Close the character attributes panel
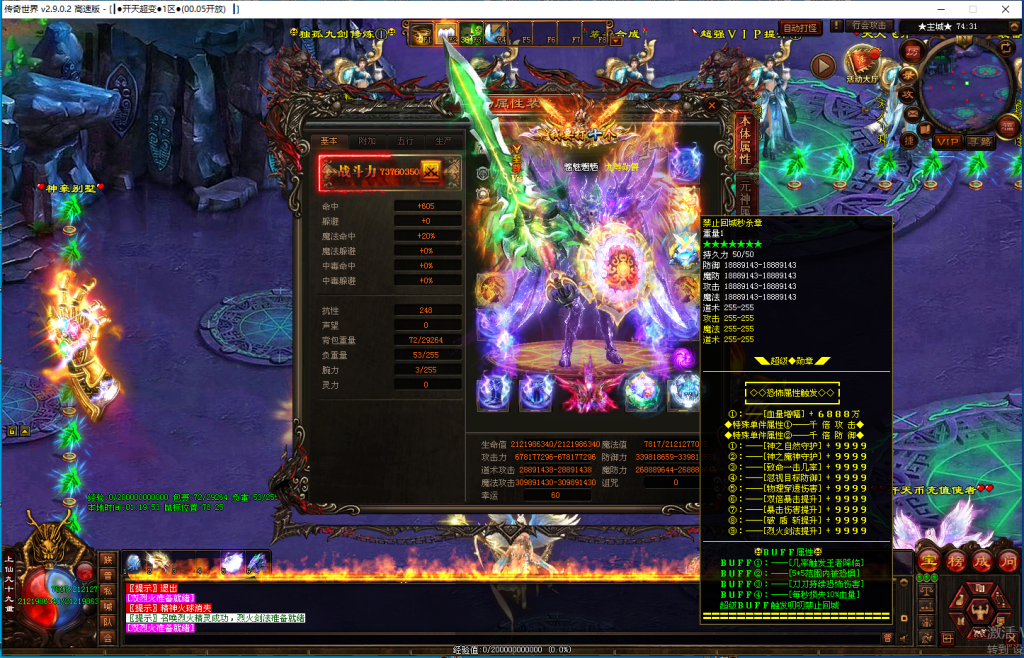 (712, 103)
